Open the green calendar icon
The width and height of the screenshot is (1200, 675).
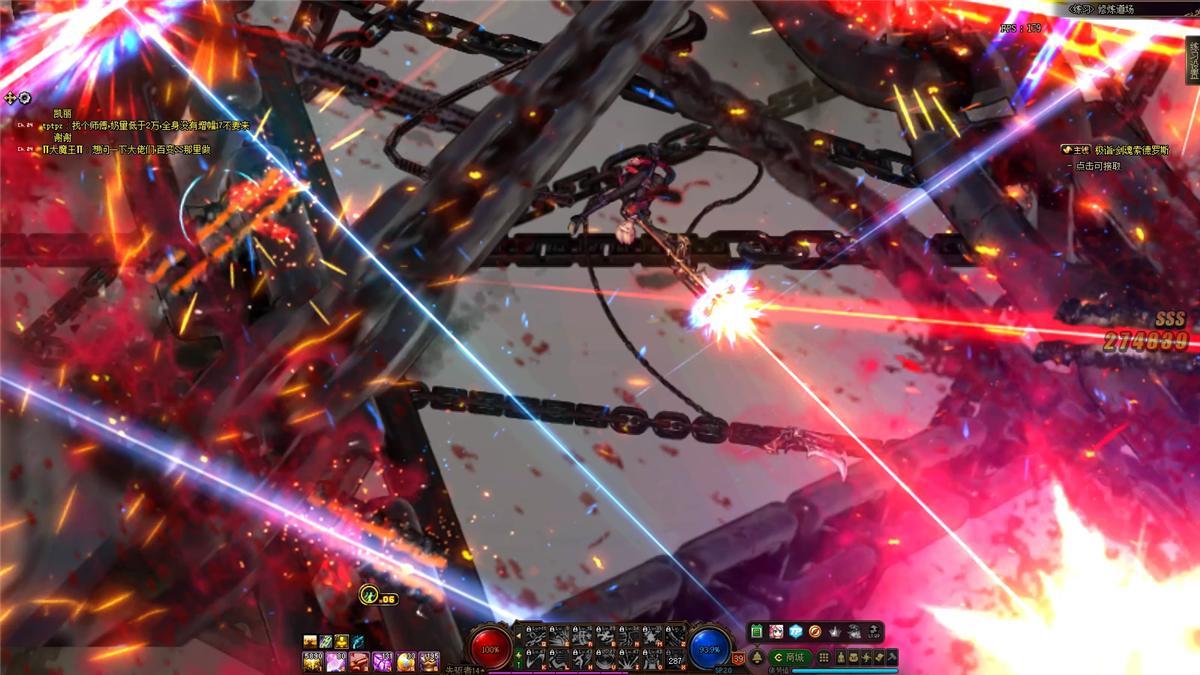tap(757, 632)
